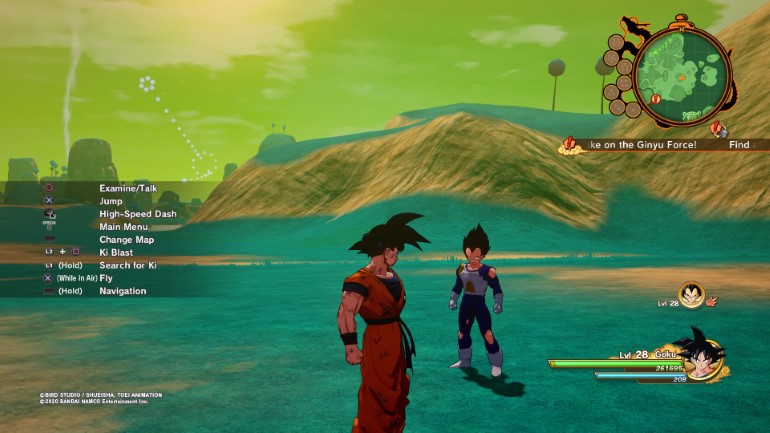The width and height of the screenshot is (770, 433).
Task: Select the red quest marker on the minimap edge
Action: (655, 98)
